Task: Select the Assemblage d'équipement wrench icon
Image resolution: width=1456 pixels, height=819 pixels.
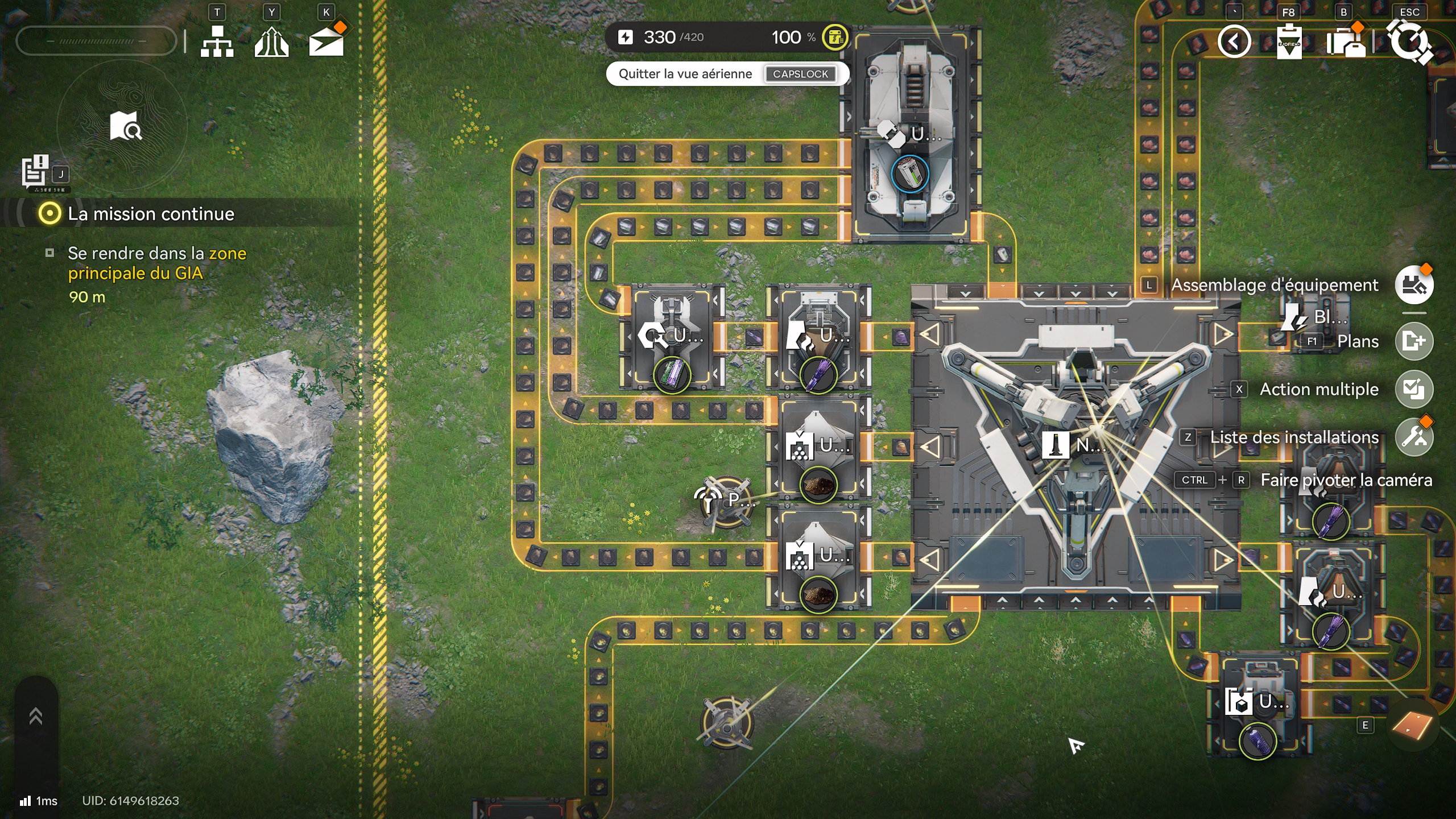Action: click(1416, 286)
